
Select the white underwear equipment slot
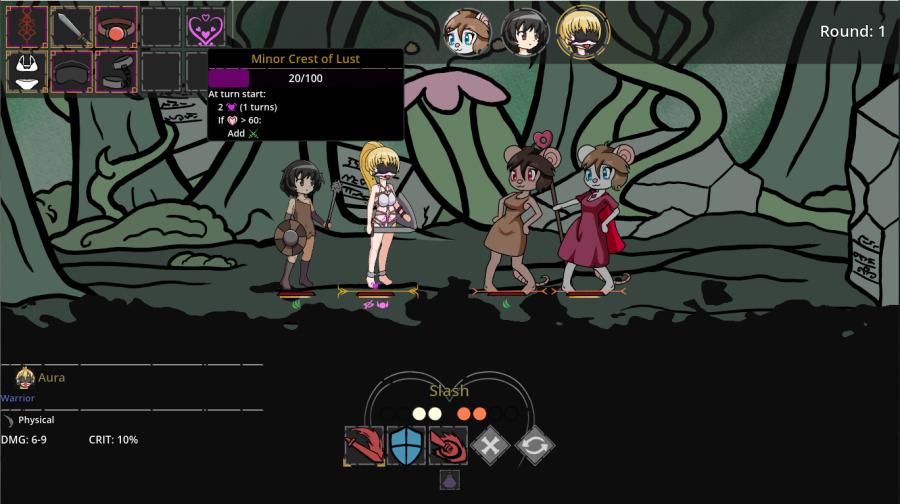[x=27, y=72]
